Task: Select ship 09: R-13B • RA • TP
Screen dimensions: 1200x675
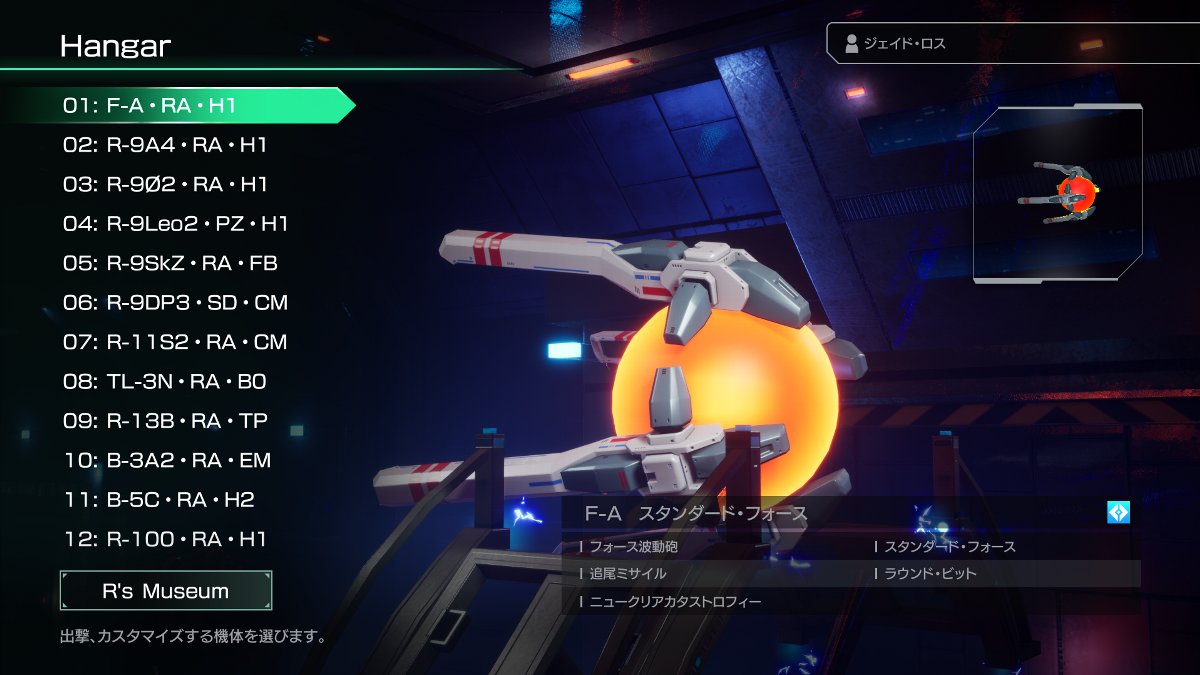Action: (165, 421)
